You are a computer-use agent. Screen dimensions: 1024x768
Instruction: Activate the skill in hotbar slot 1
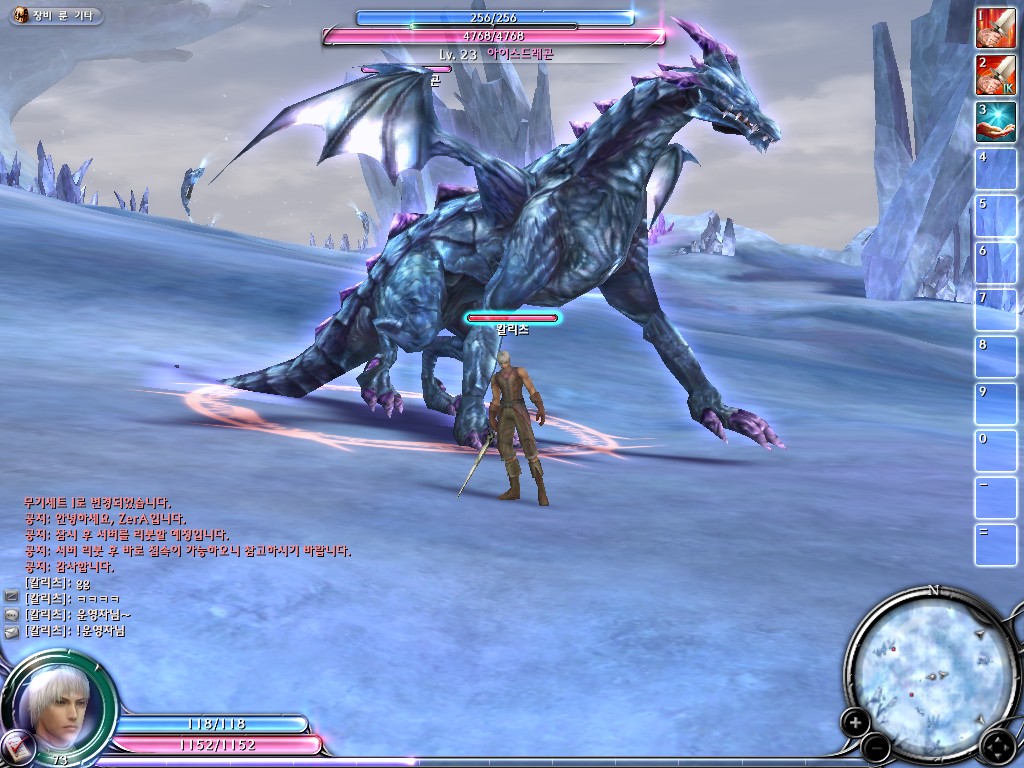[995, 28]
